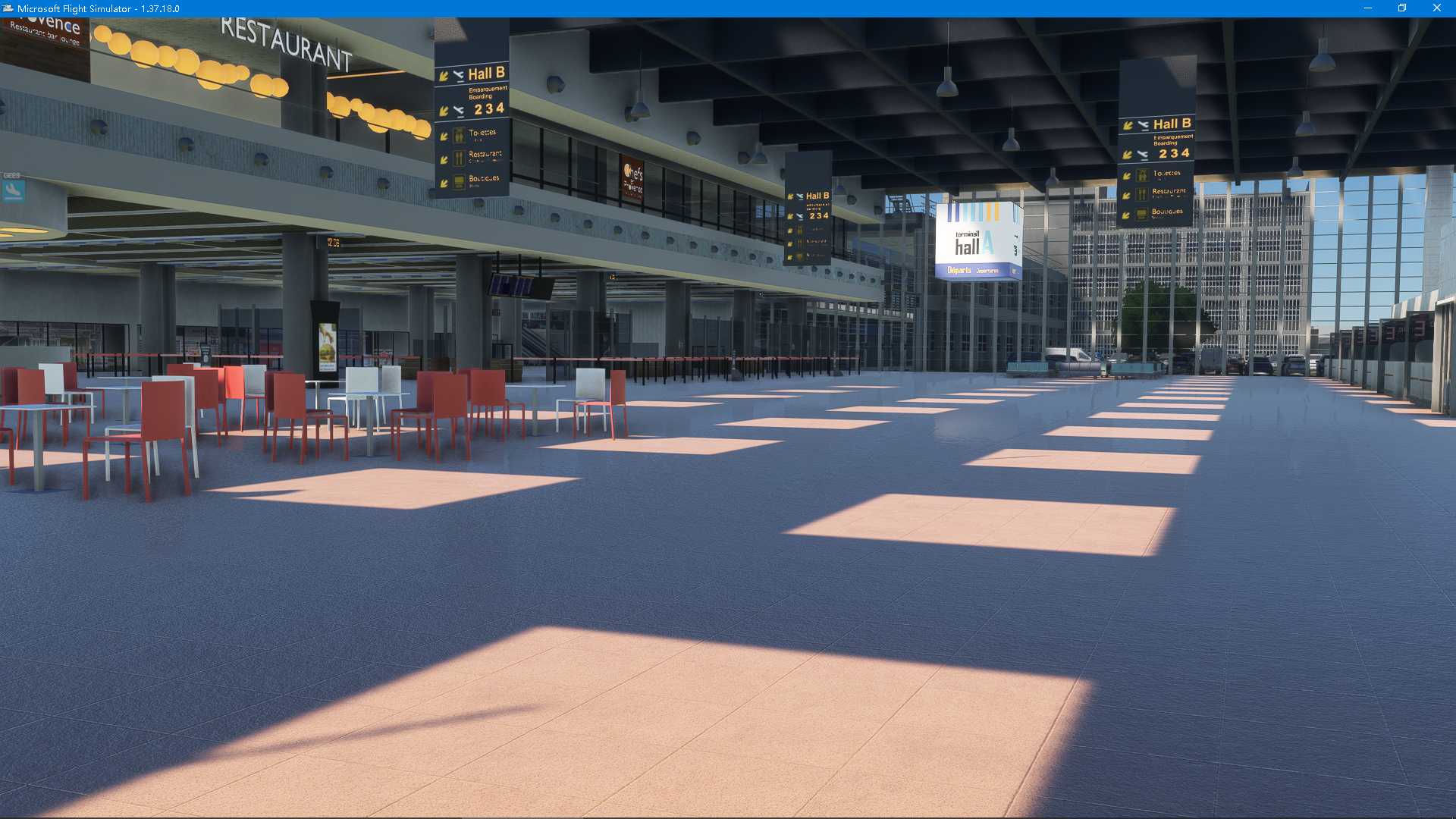Click the departures information screen on the ceiling
The height and width of the screenshot is (819, 1456).
[519, 286]
